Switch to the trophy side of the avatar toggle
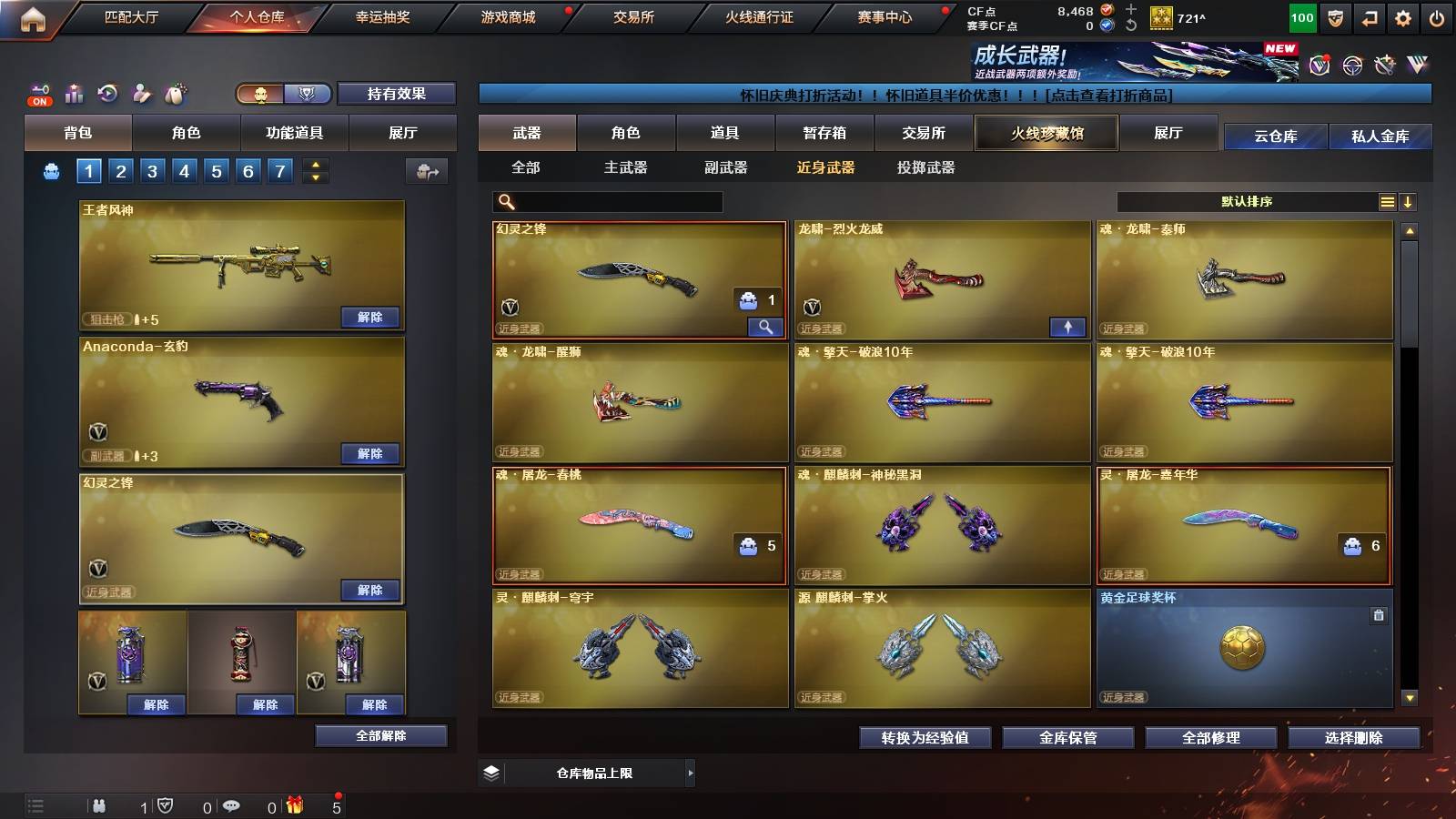 (x=308, y=94)
